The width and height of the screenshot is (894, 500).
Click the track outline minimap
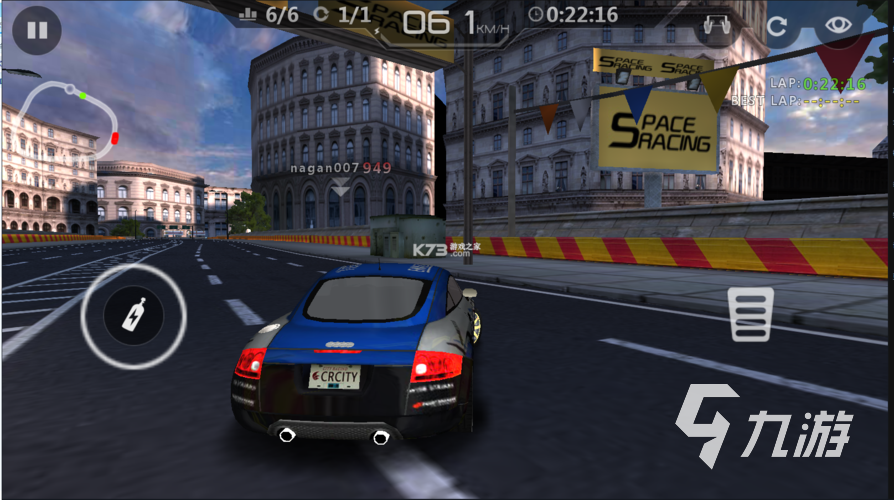point(69,120)
